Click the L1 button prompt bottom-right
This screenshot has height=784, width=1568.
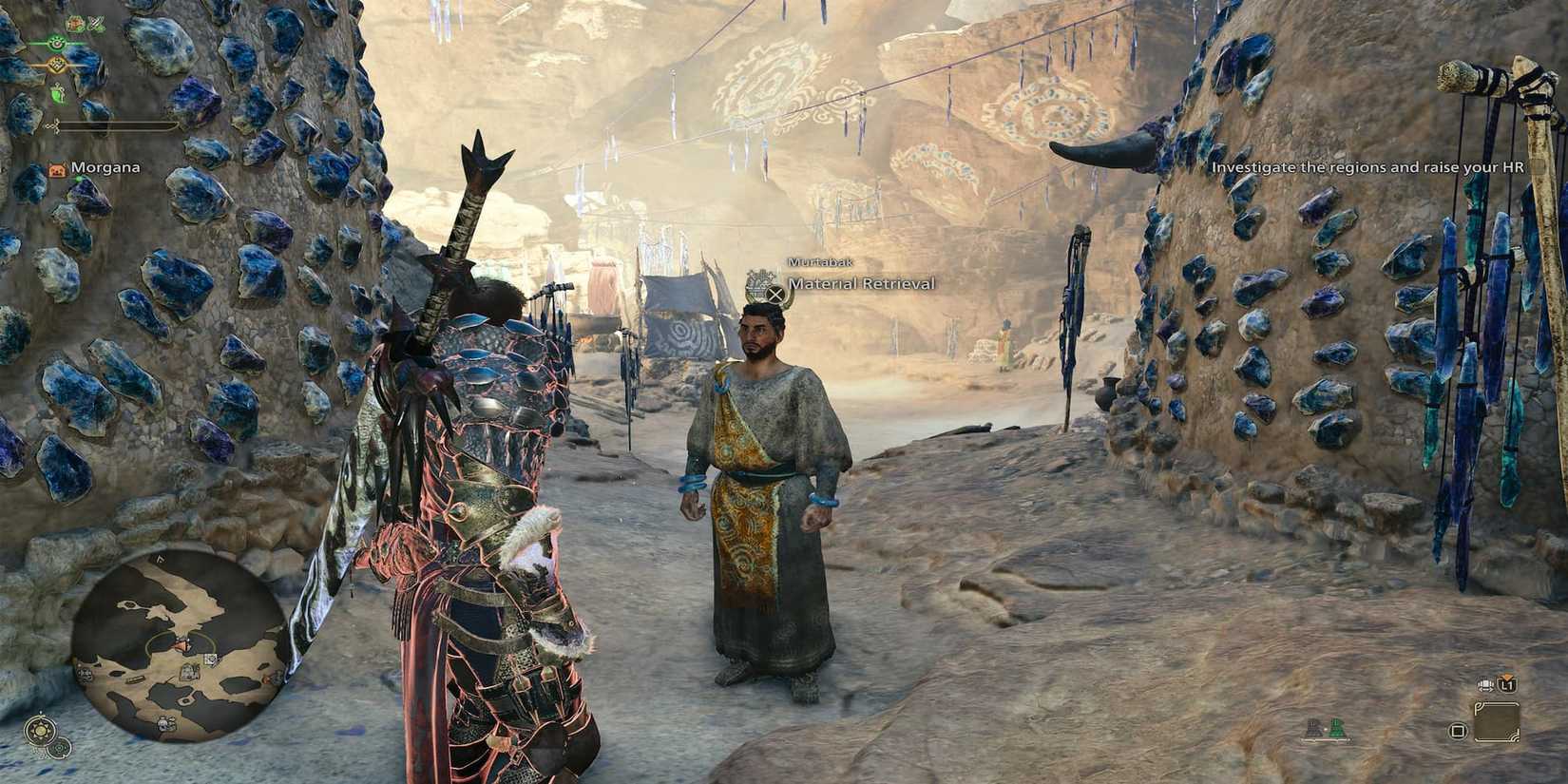point(1506,685)
